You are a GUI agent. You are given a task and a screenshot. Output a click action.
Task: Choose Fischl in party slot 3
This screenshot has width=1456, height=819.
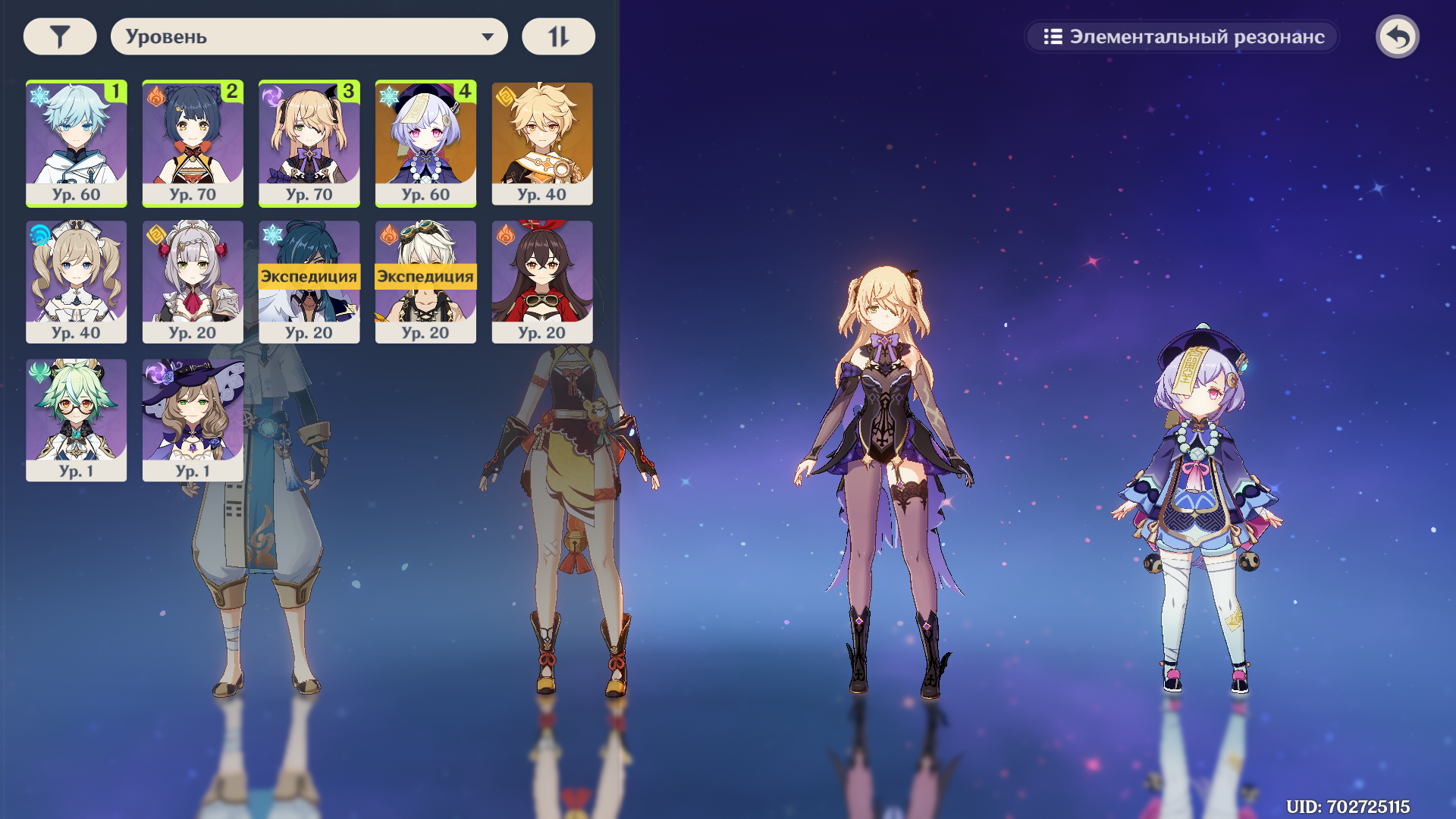click(309, 143)
